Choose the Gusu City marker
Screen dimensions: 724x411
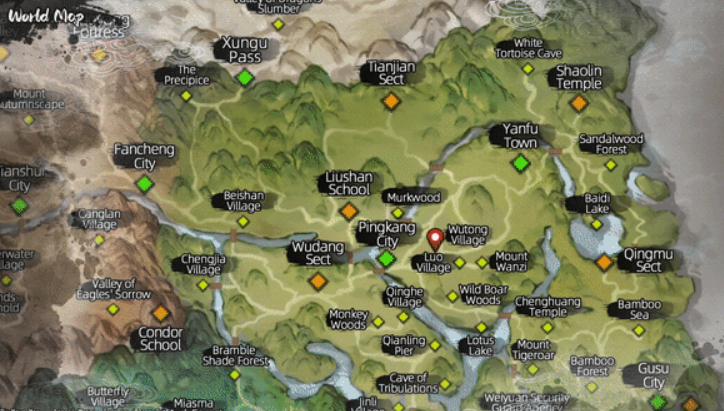coord(658,402)
